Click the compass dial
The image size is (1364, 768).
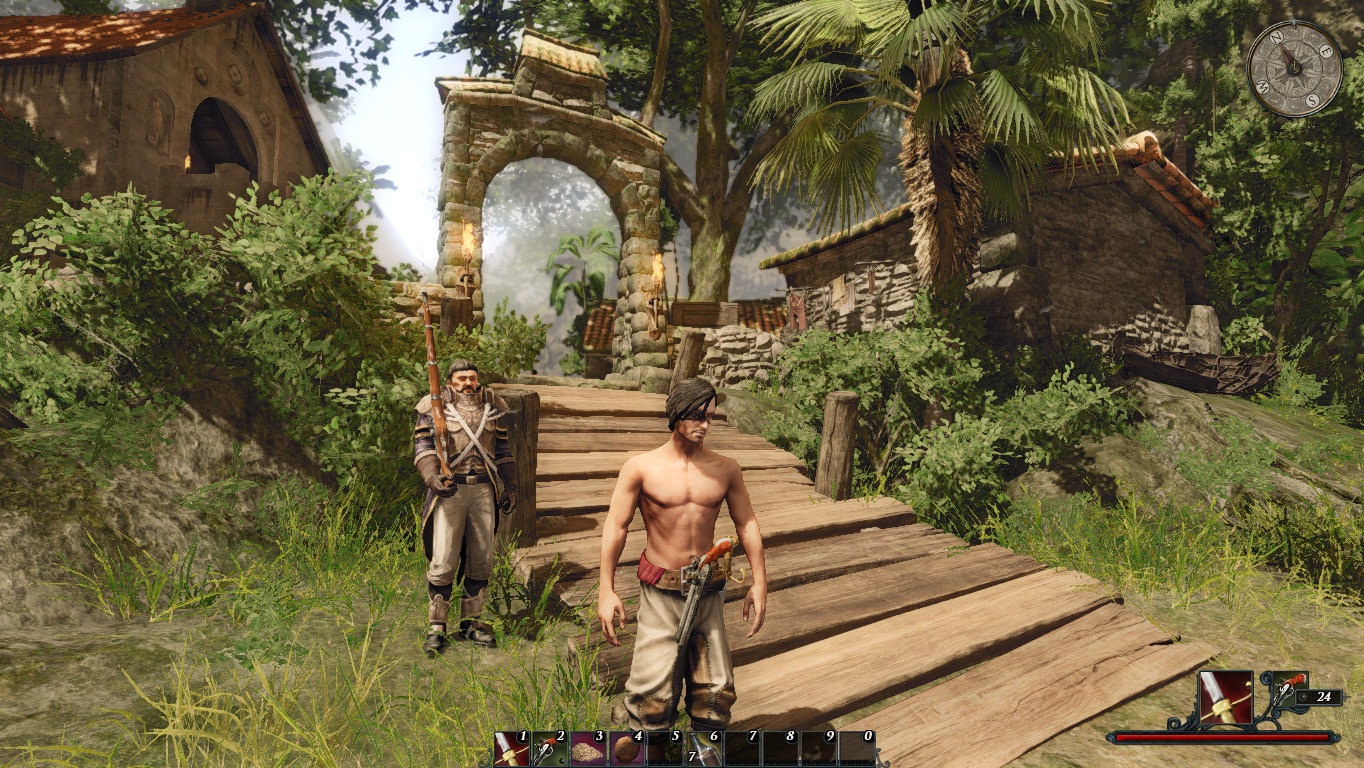[x=1294, y=68]
